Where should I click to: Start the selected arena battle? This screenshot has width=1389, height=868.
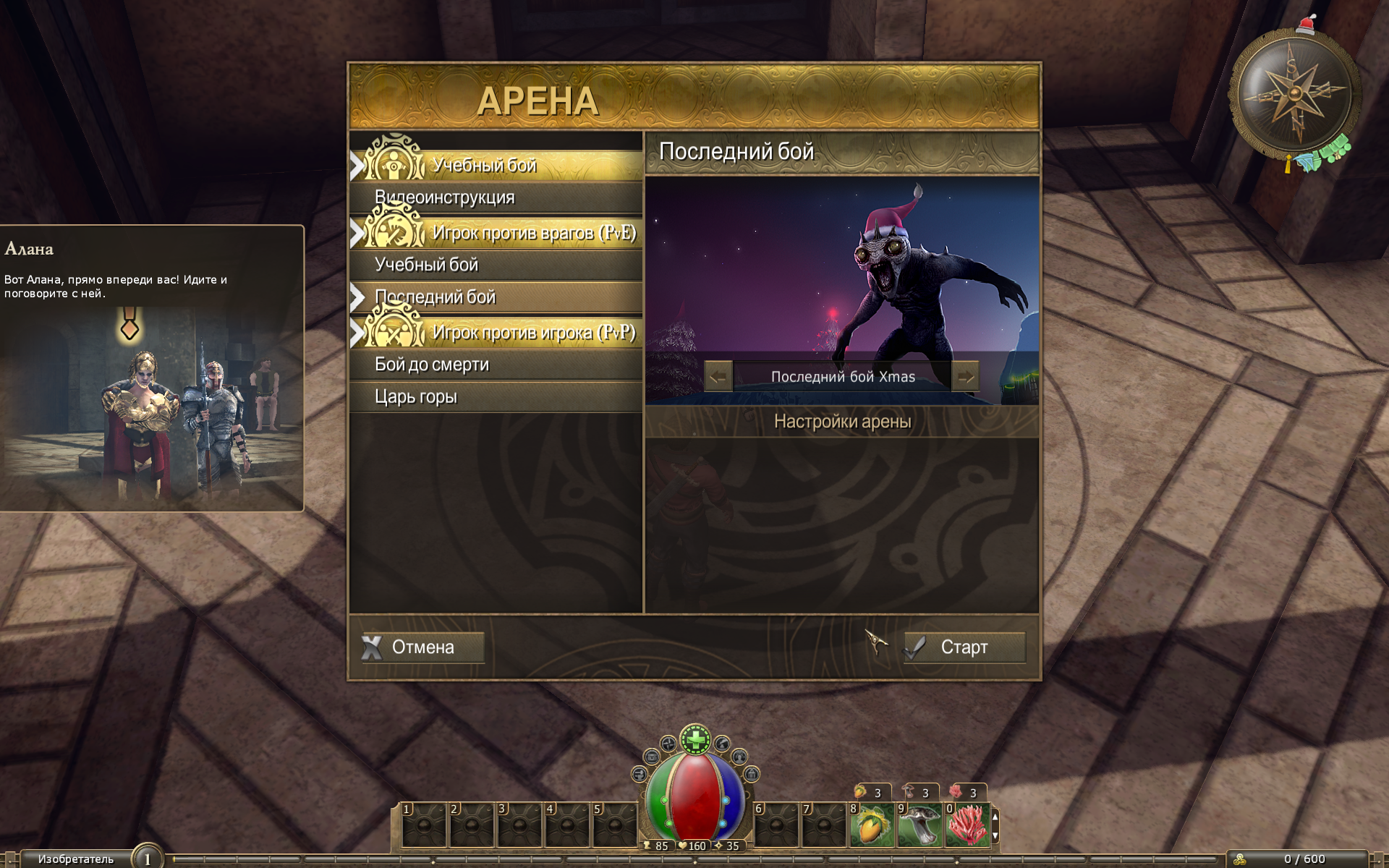coord(964,647)
